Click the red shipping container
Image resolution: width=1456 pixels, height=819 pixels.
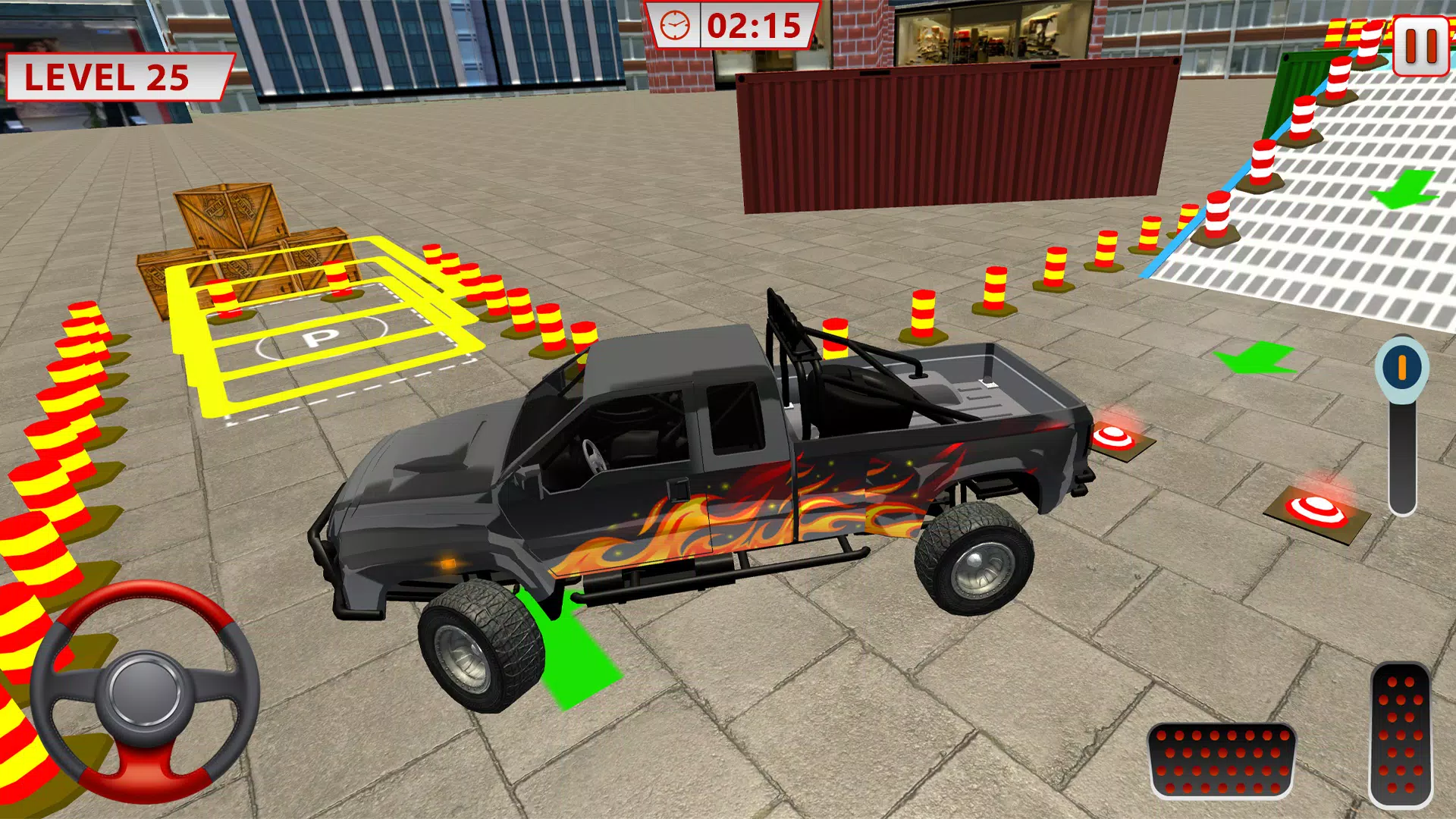948,136
